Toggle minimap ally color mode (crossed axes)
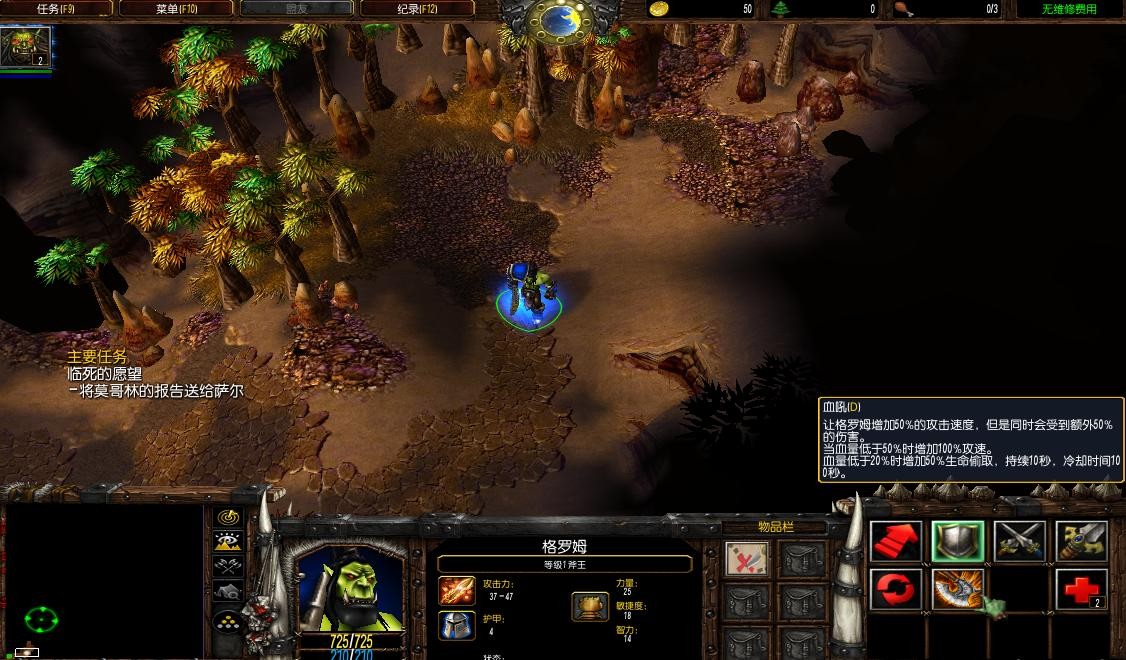Screen dimensions: 1126x660 point(229,567)
